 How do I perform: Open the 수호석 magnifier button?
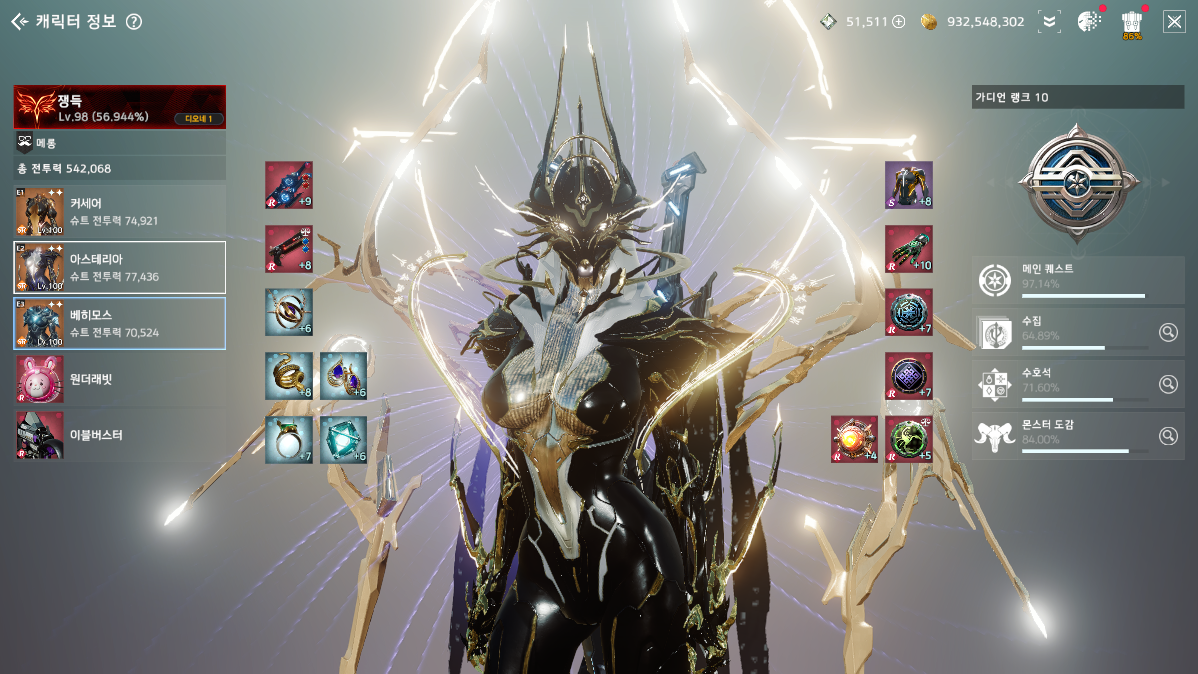1167,384
